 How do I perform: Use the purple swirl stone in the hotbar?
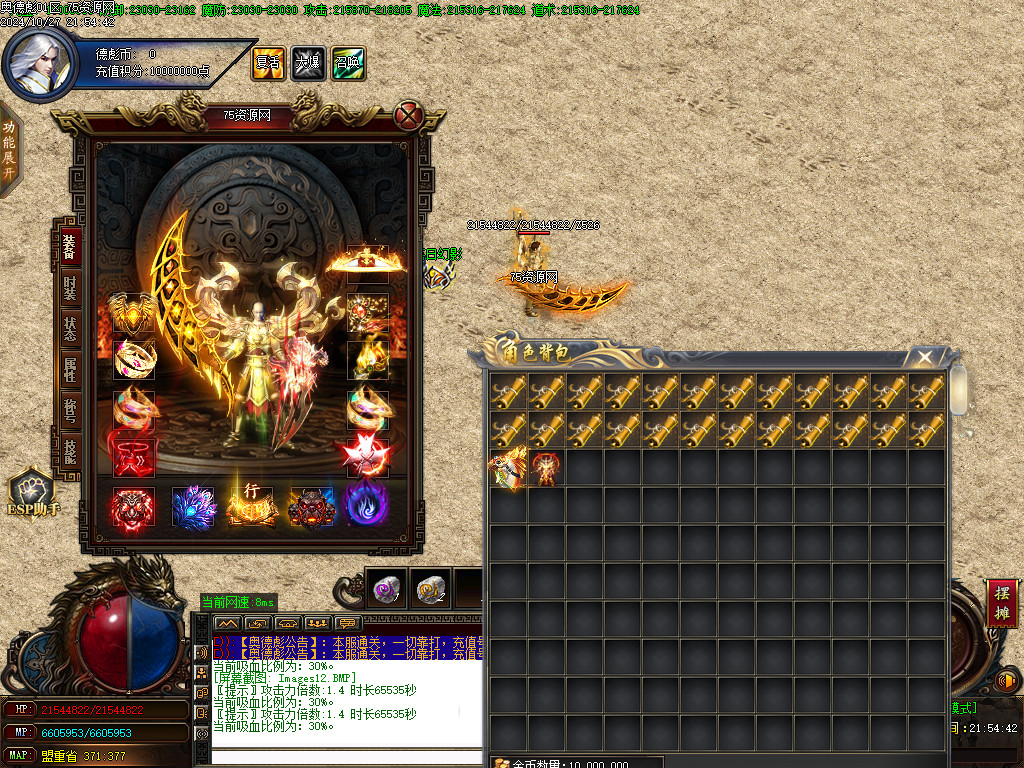point(385,591)
